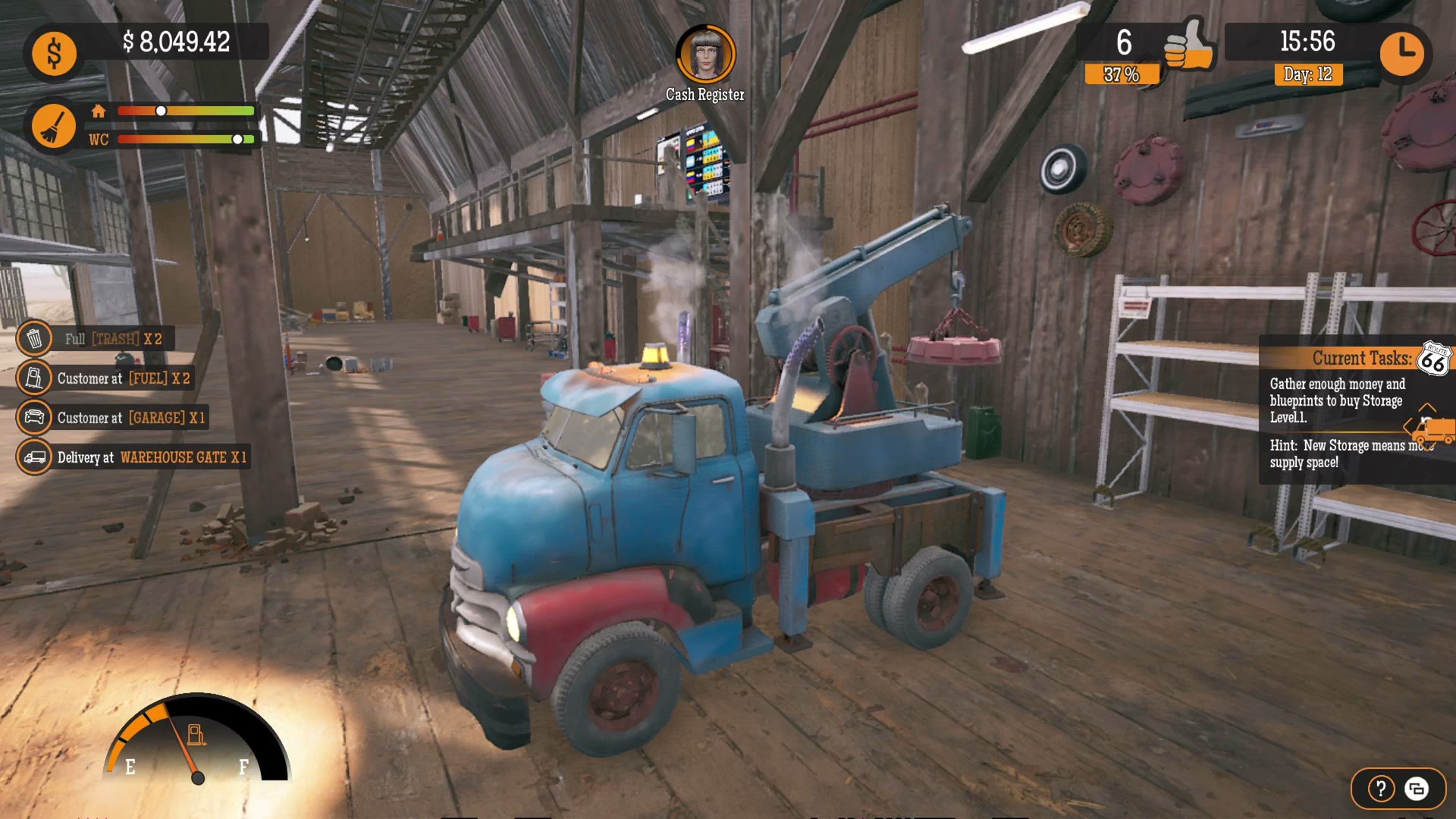Open the cleanliness broom icon
The image size is (1456, 819).
54,126
